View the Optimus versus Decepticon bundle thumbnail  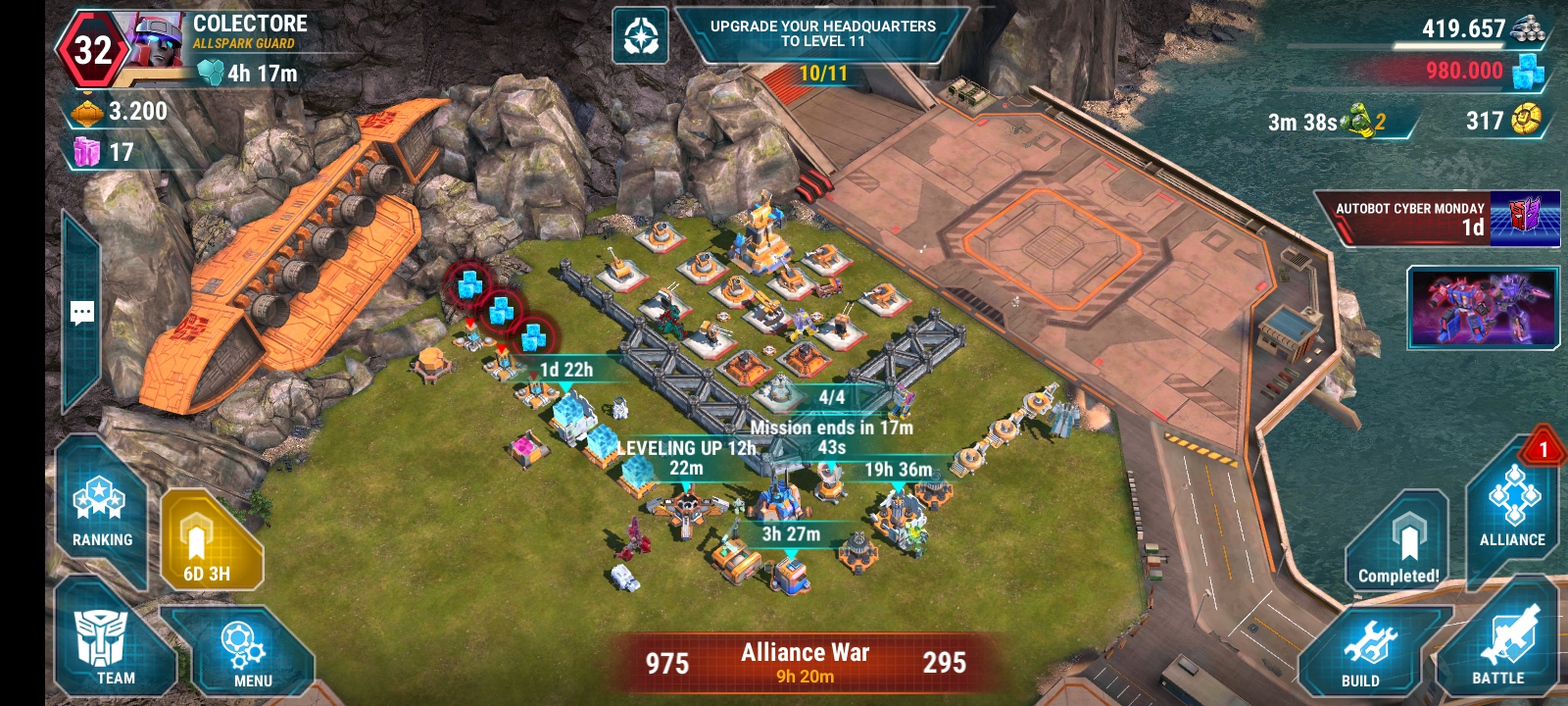(x=1482, y=307)
